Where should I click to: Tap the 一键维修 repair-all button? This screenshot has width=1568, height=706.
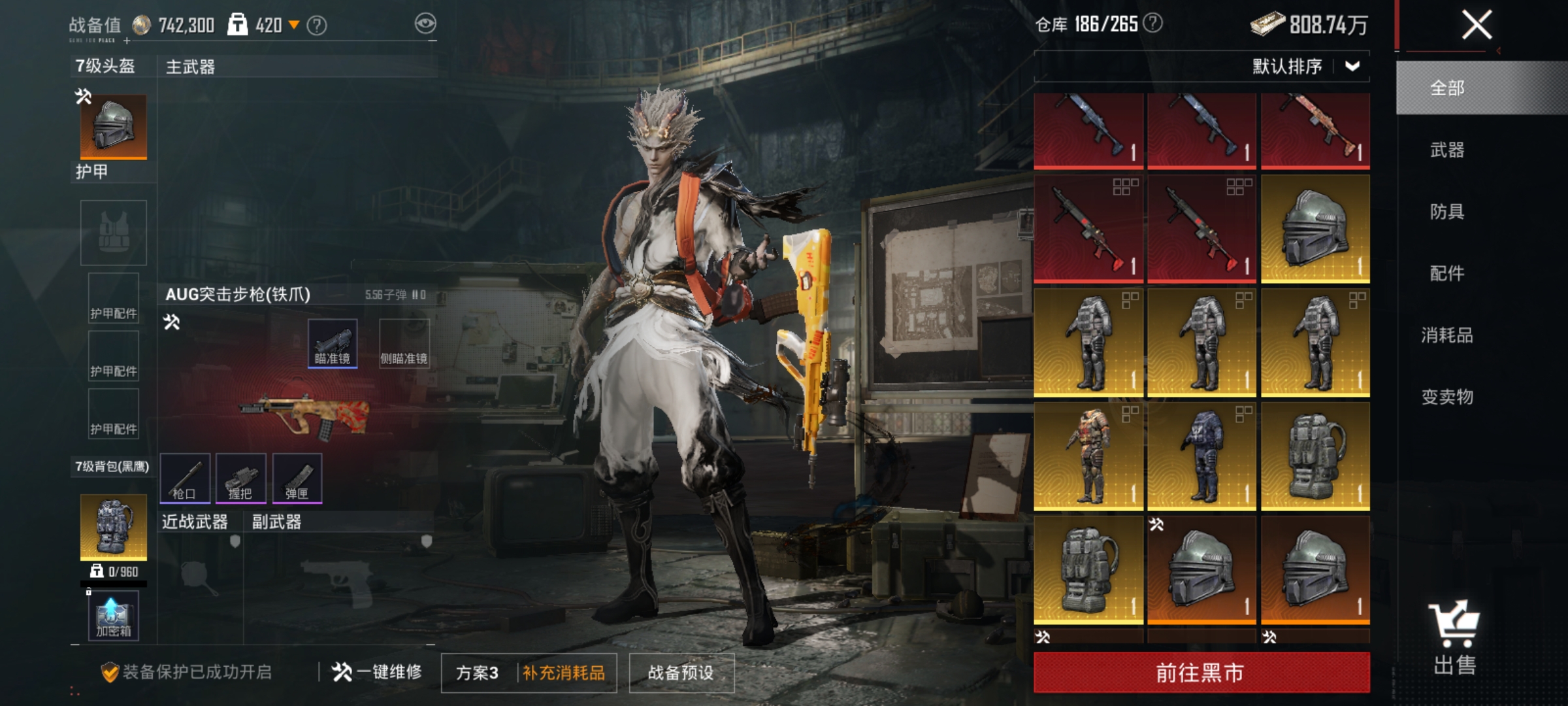click(x=377, y=672)
